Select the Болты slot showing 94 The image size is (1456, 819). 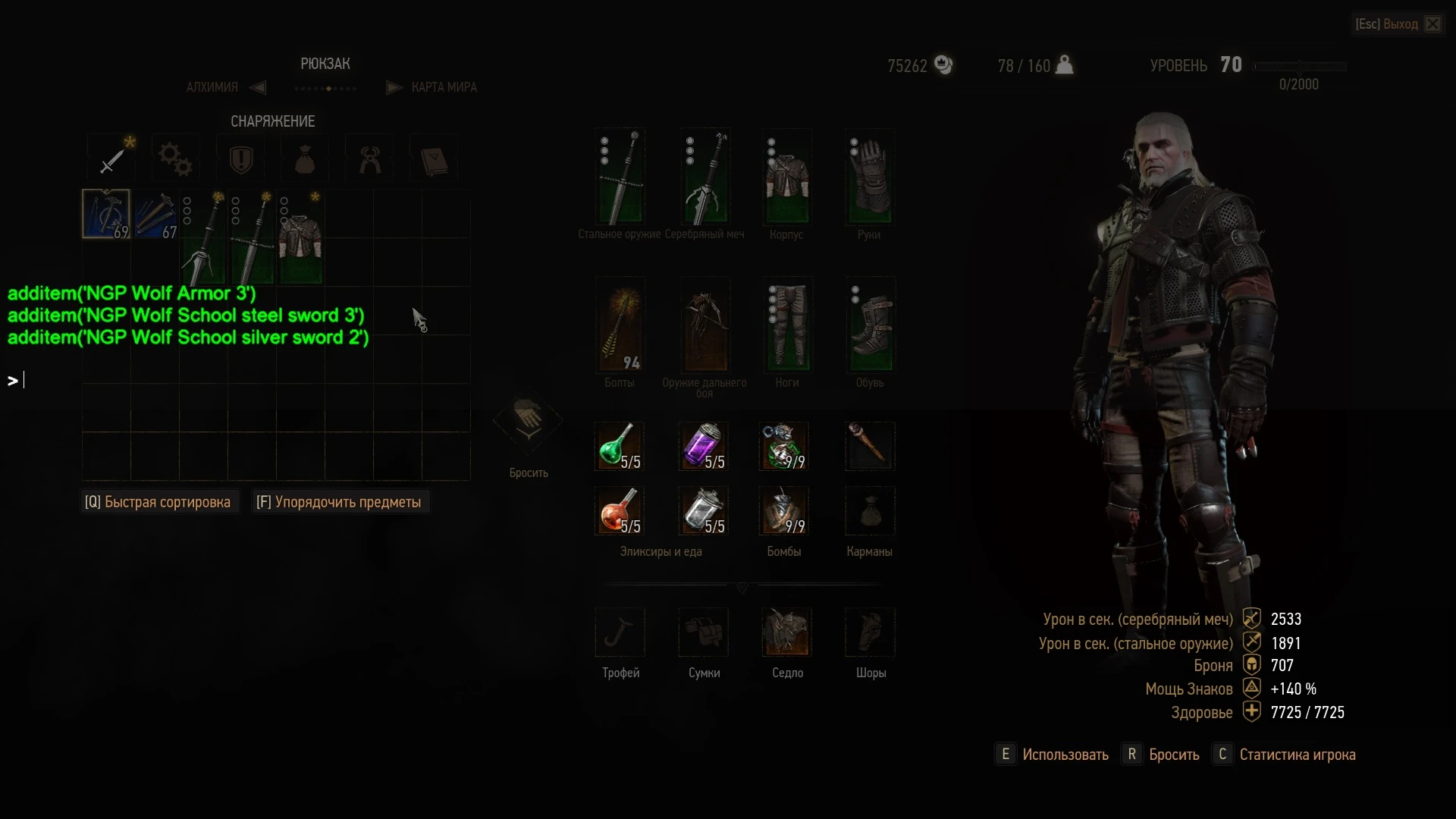click(620, 326)
